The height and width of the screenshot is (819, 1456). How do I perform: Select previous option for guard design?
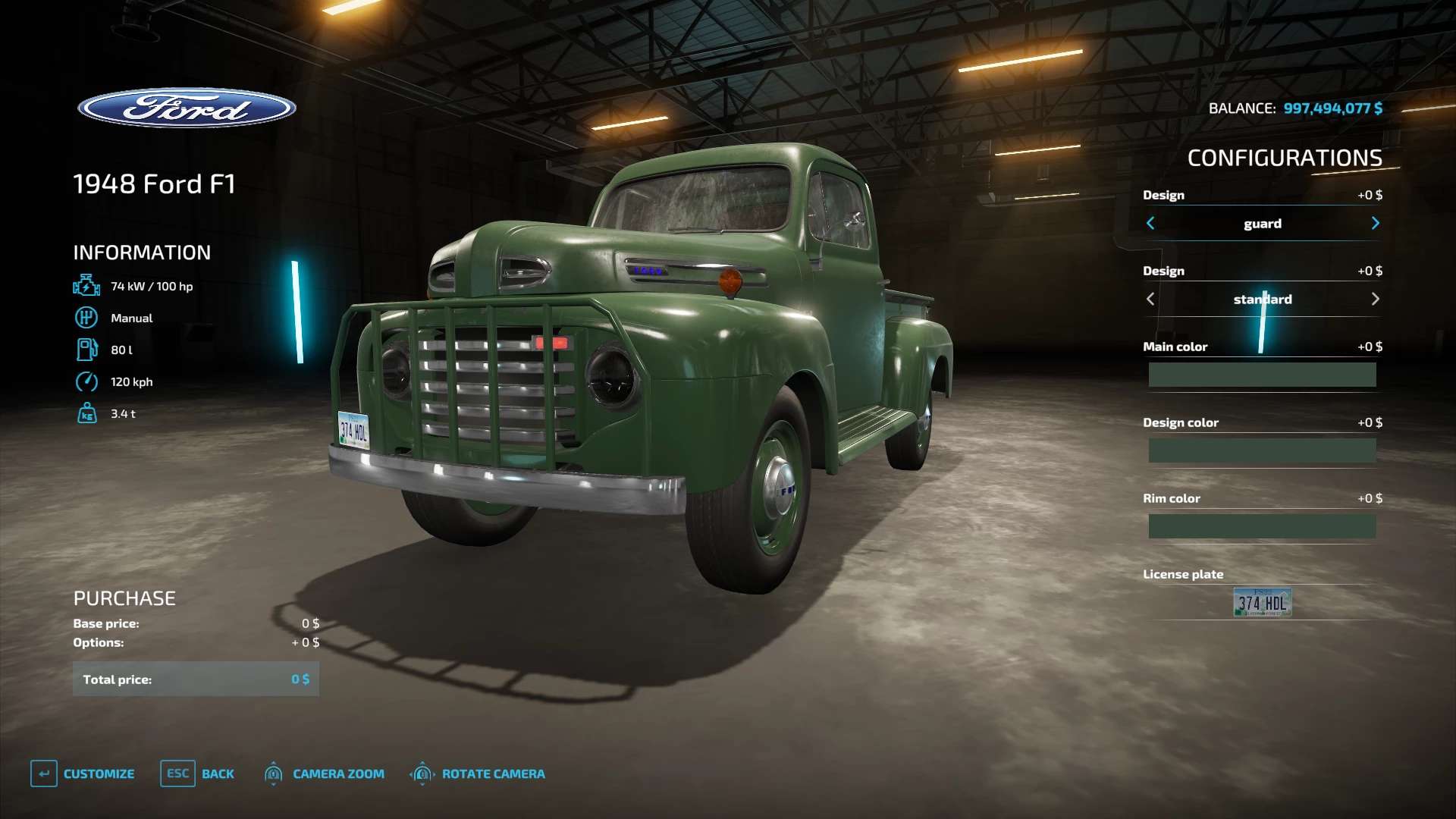1150,223
